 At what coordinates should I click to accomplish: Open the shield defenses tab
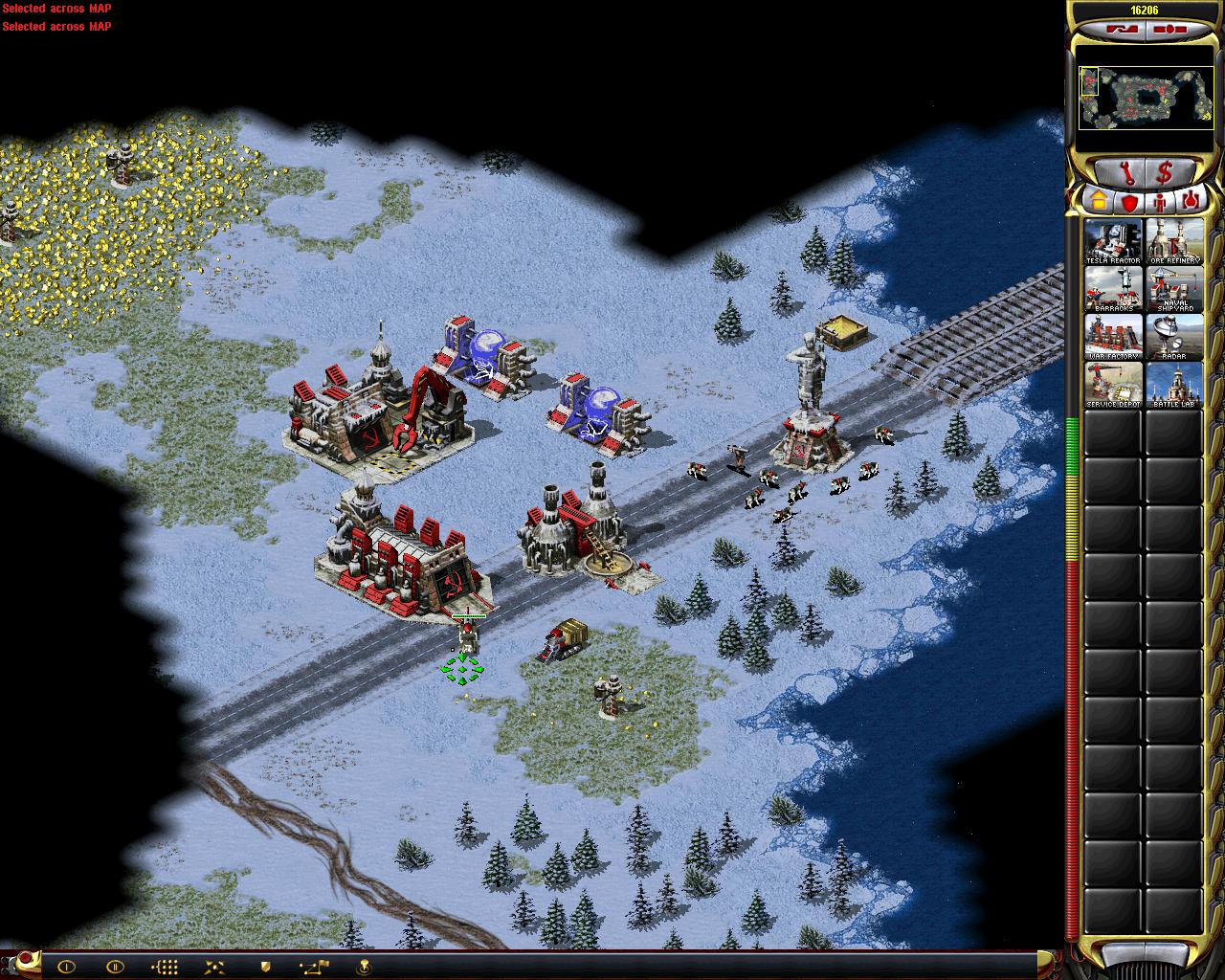(1129, 202)
